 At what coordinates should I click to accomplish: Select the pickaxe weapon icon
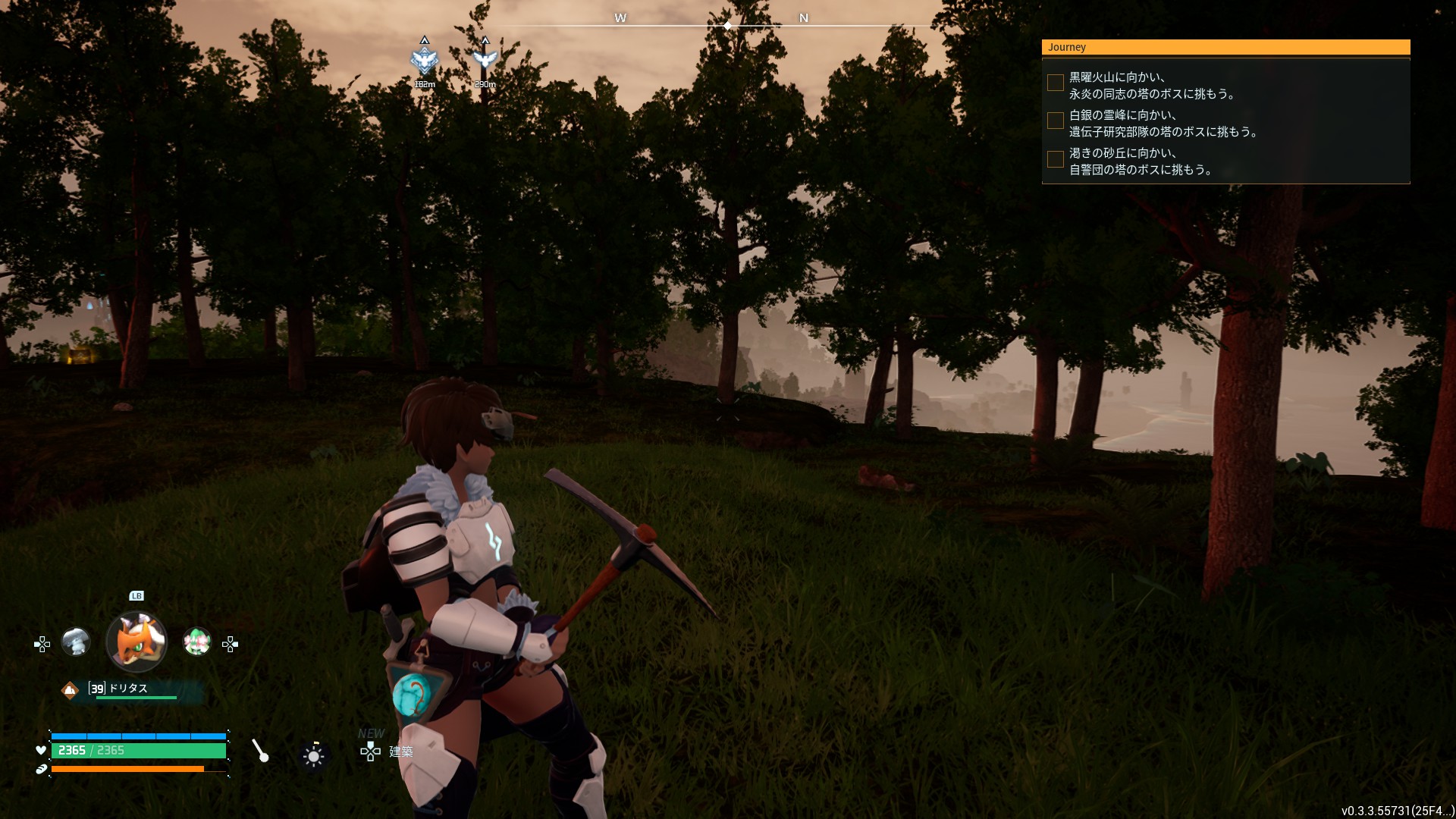[x=260, y=751]
